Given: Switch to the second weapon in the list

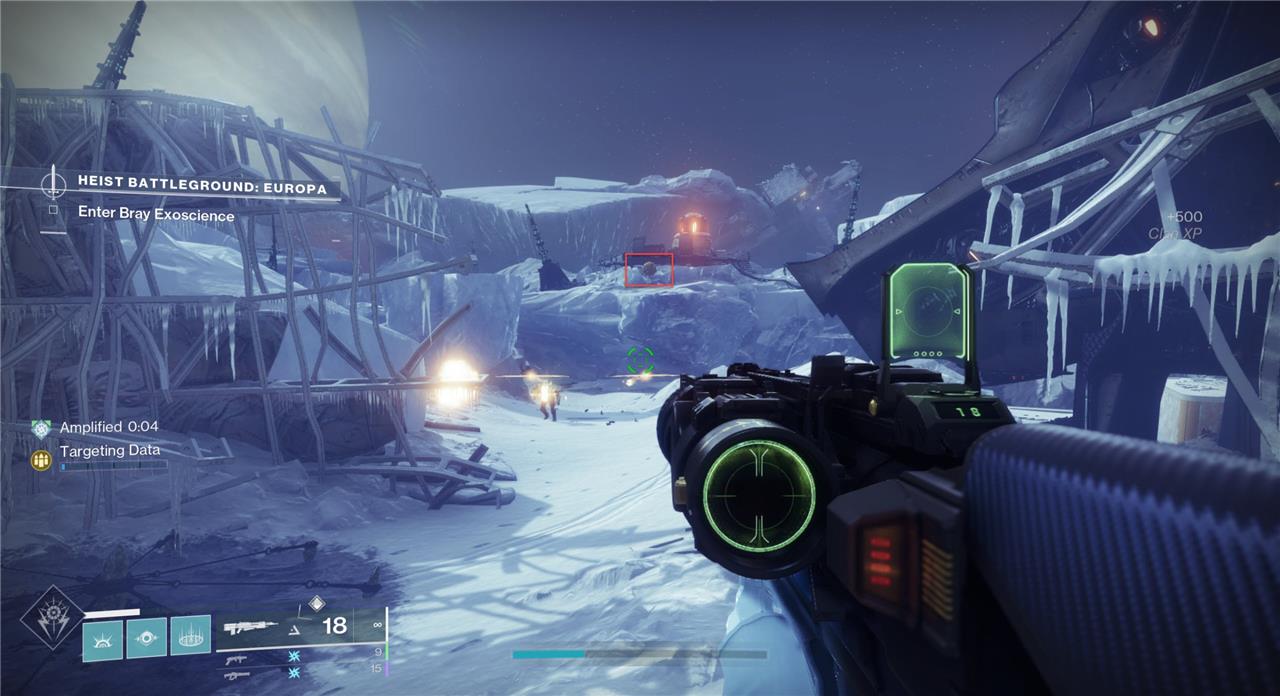Looking at the screenshot, I should tap(237, 659).
